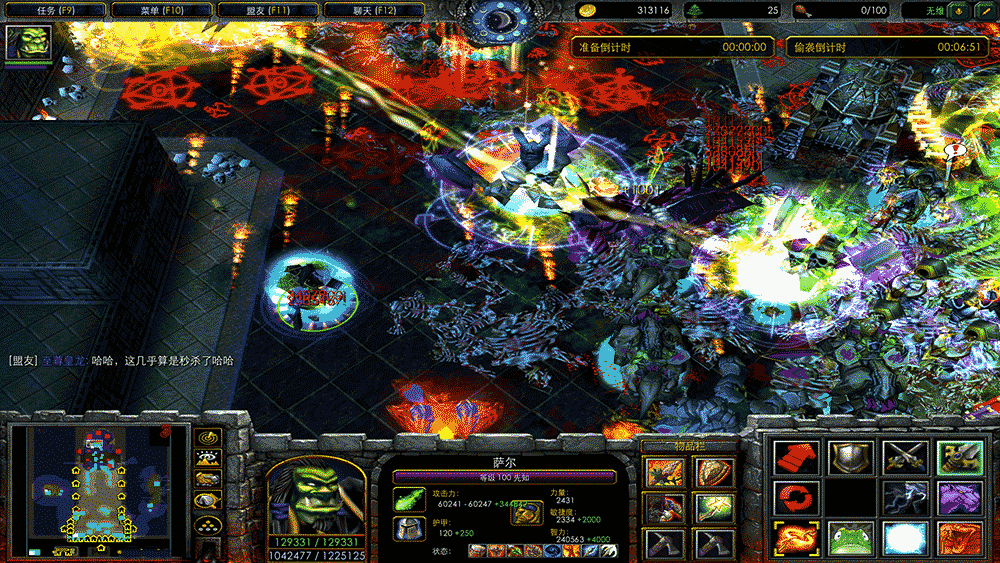Open the 任务 (F9) quests menu
Screen dimensions: 1000x563
[x=54, y=10]
